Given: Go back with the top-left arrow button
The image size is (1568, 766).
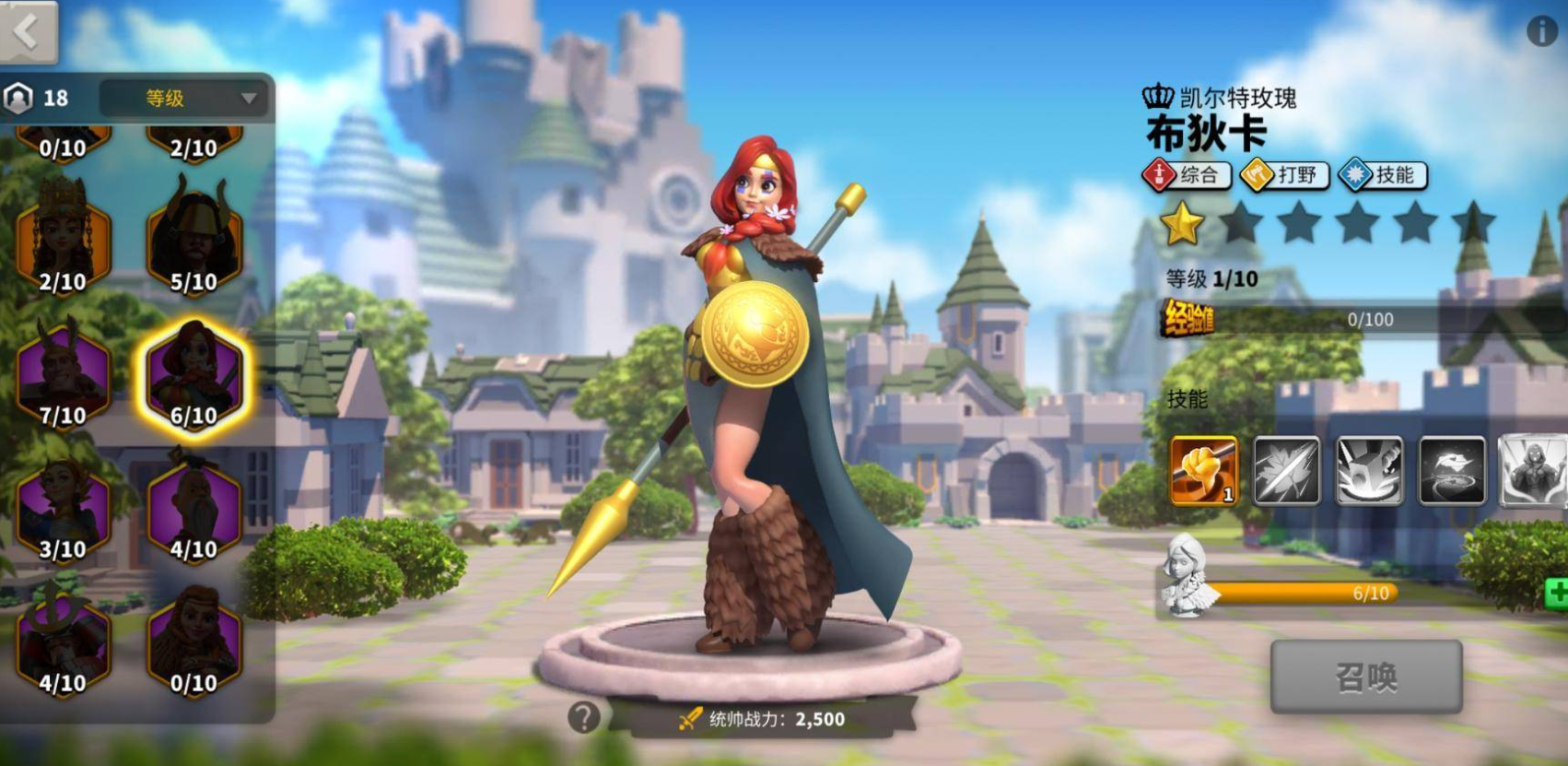Looking at the screenshot, I should (x=28, y=31).
